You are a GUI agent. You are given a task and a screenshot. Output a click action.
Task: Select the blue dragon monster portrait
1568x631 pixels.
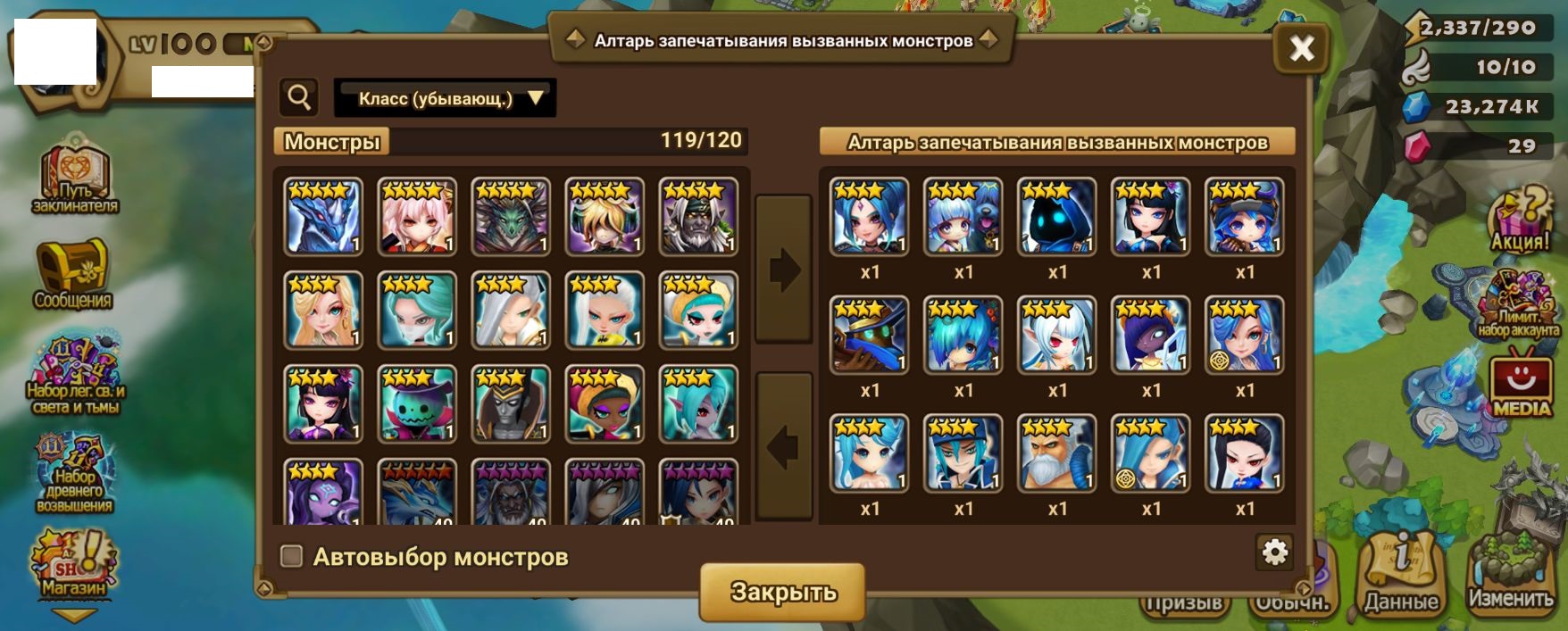point(323,217)
